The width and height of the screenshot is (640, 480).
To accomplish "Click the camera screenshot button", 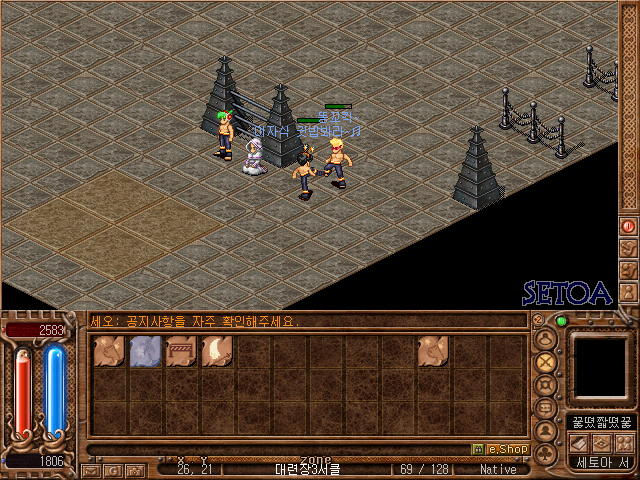I will 134,469.
